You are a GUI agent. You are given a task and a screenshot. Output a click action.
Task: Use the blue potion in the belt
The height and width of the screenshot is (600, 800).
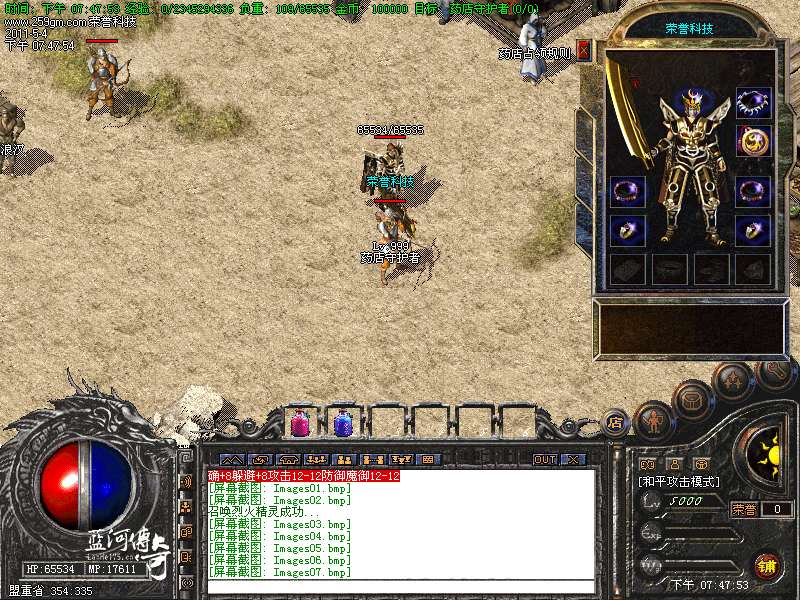point(343,423)
